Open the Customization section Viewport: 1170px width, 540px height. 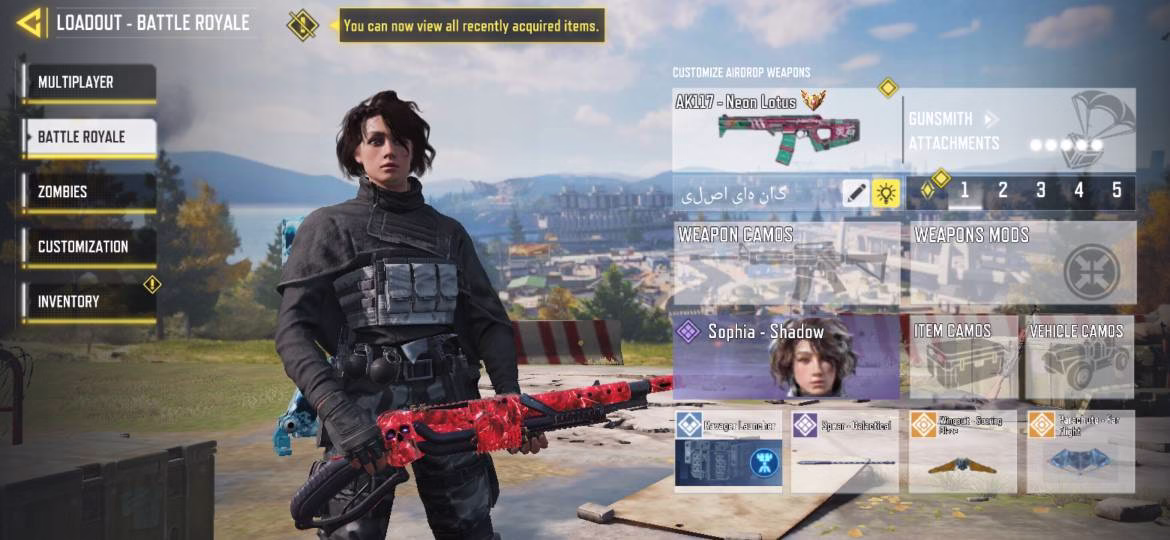point(88,247)
